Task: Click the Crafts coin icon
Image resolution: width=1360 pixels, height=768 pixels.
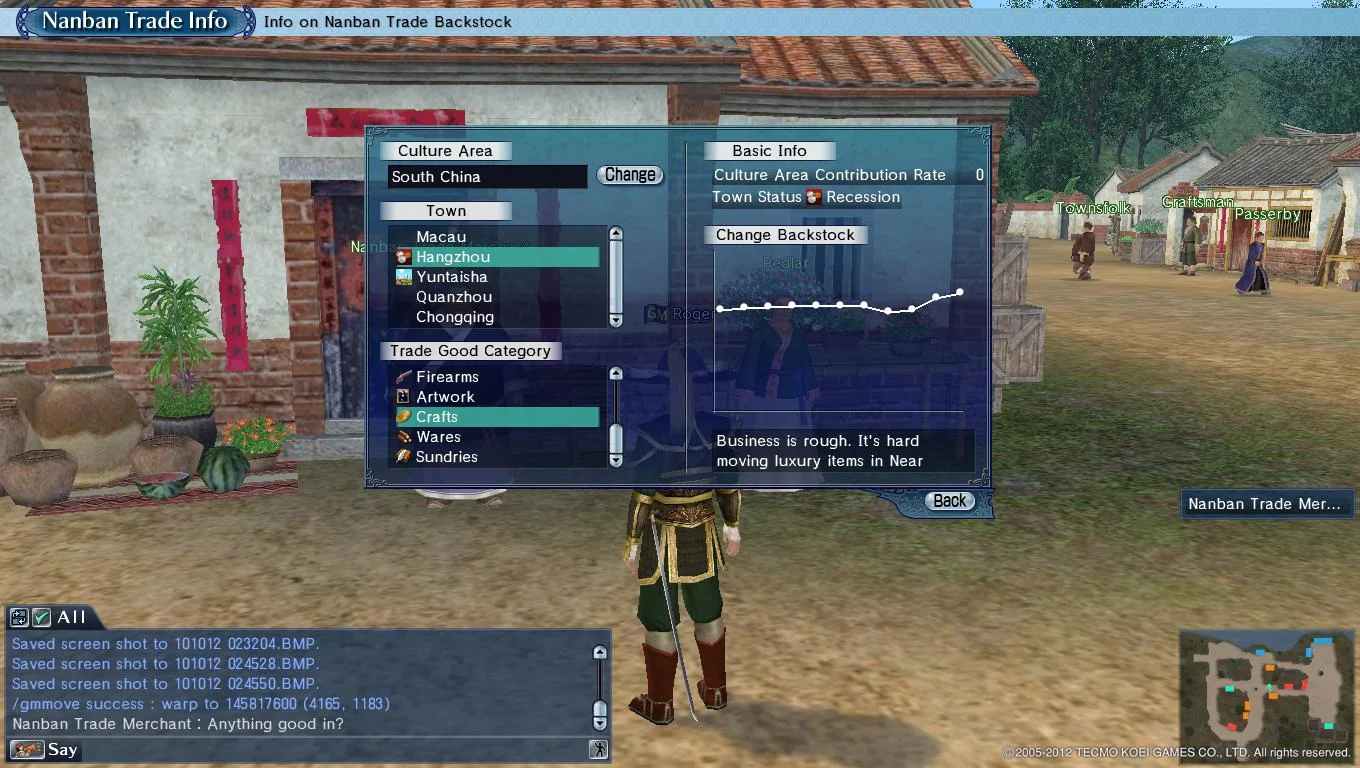Action: click(404, 417)
